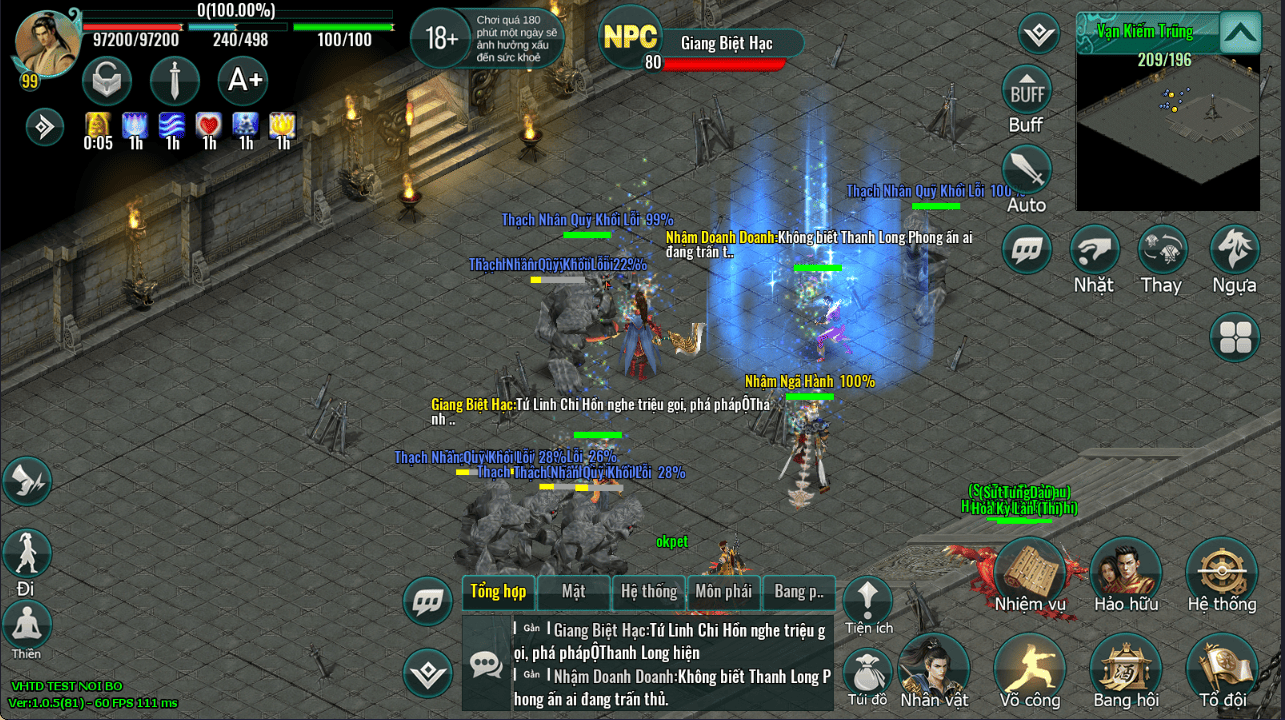Open the Nhiệm vụ quest menu
Image resolution: width=1285 pixels, height=720 pixels.
(x=1030, y=571)
